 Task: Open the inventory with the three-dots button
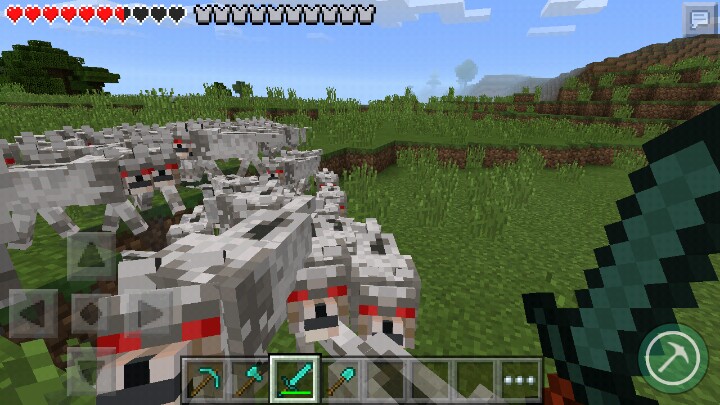pos(519,379)
